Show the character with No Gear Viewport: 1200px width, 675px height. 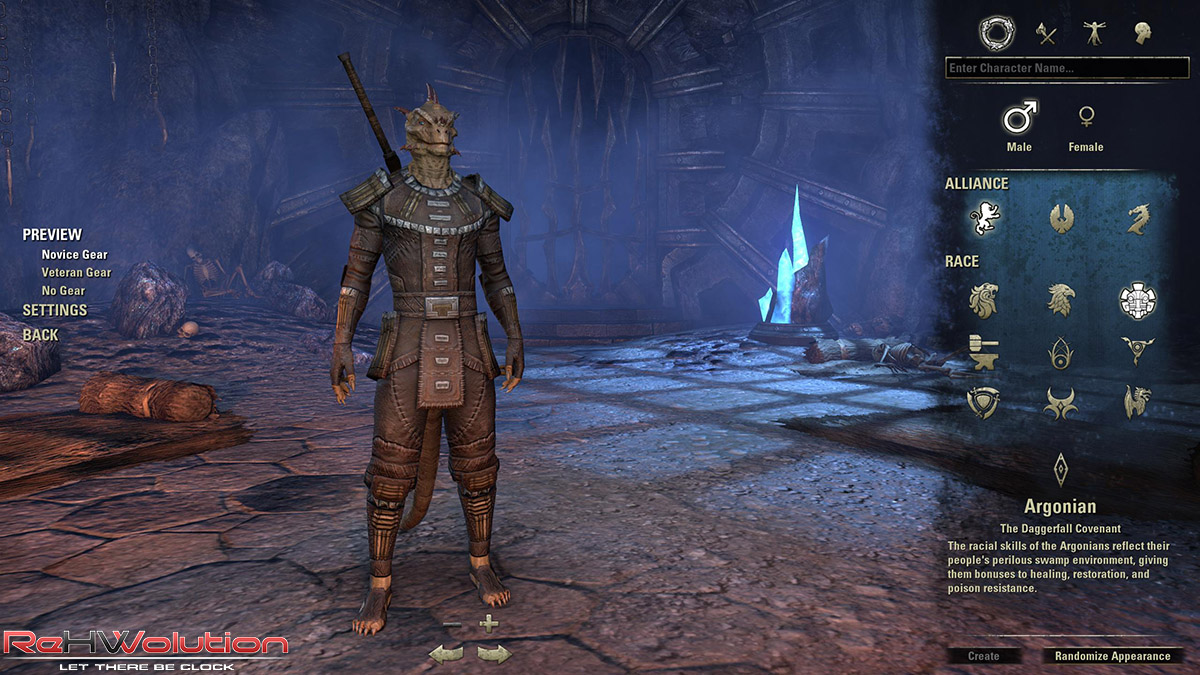[62, 291]
